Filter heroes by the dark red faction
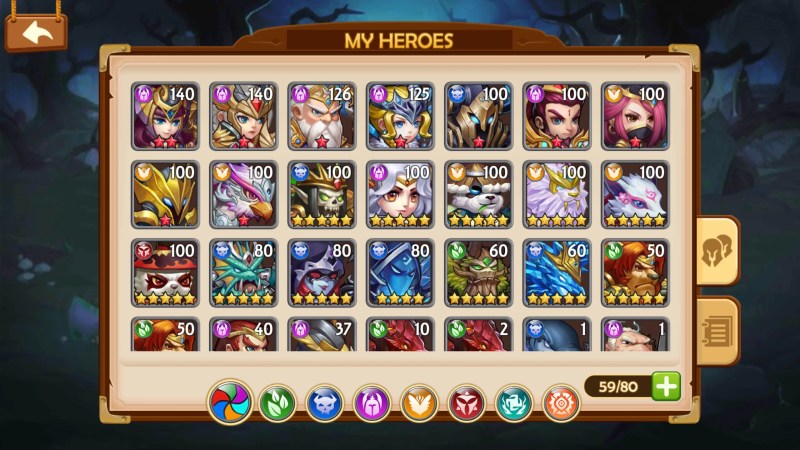This screenshot has height=450, width=800. [466, 404]
